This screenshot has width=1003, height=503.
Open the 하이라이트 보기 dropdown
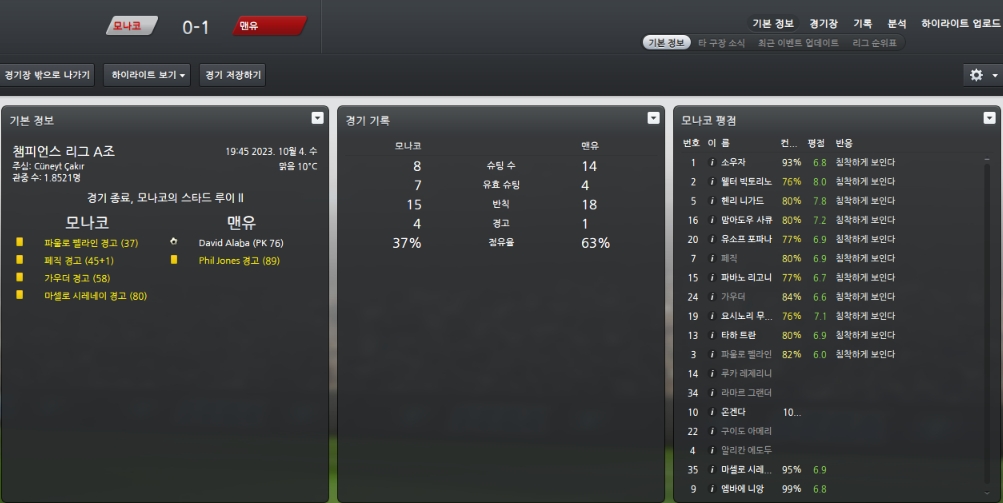[x=149, y=75]
